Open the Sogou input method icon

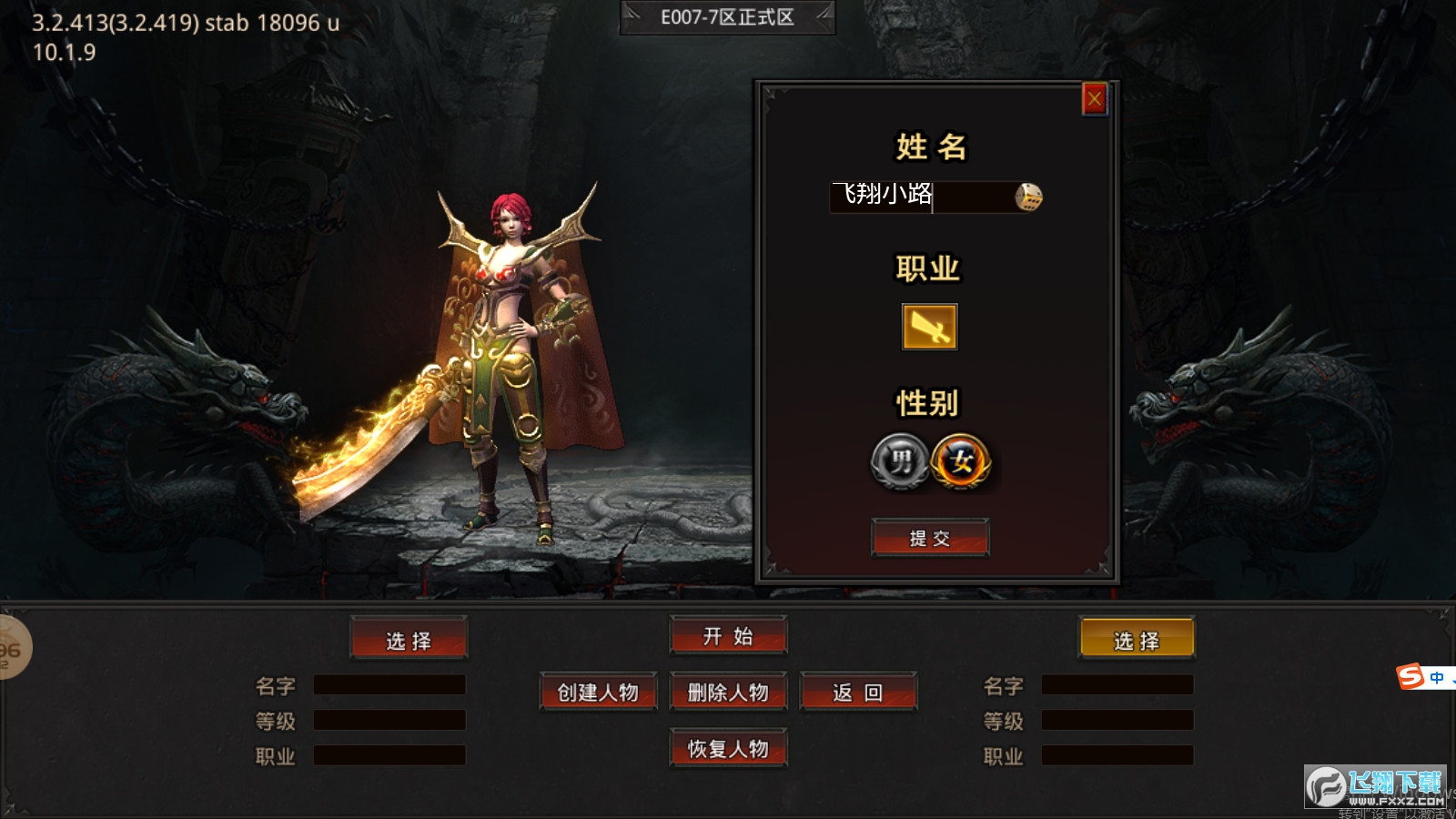tap(1410, 677)
